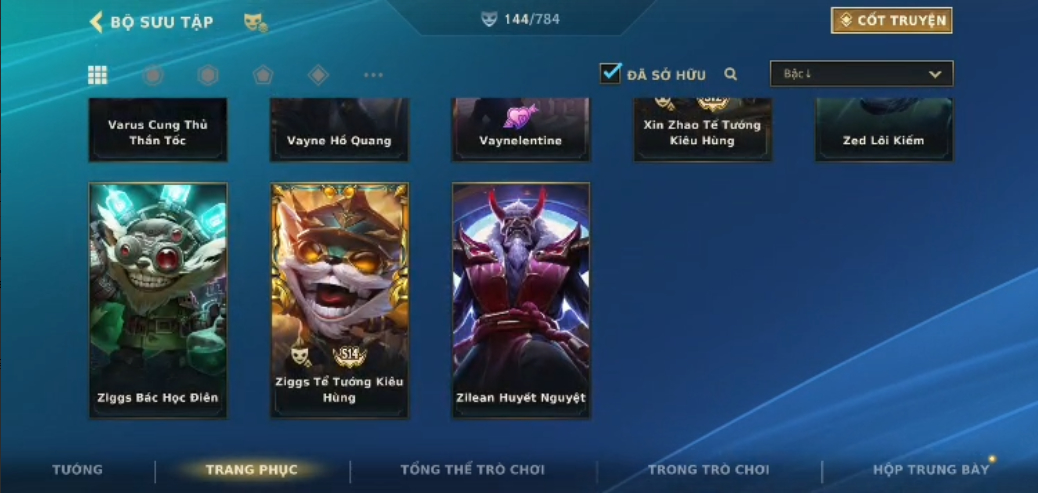Viewport: 1038px width, 493px height.
Task: Select the Ziggs Bác Học Điên skin
Action: click(x=158, y=299)
